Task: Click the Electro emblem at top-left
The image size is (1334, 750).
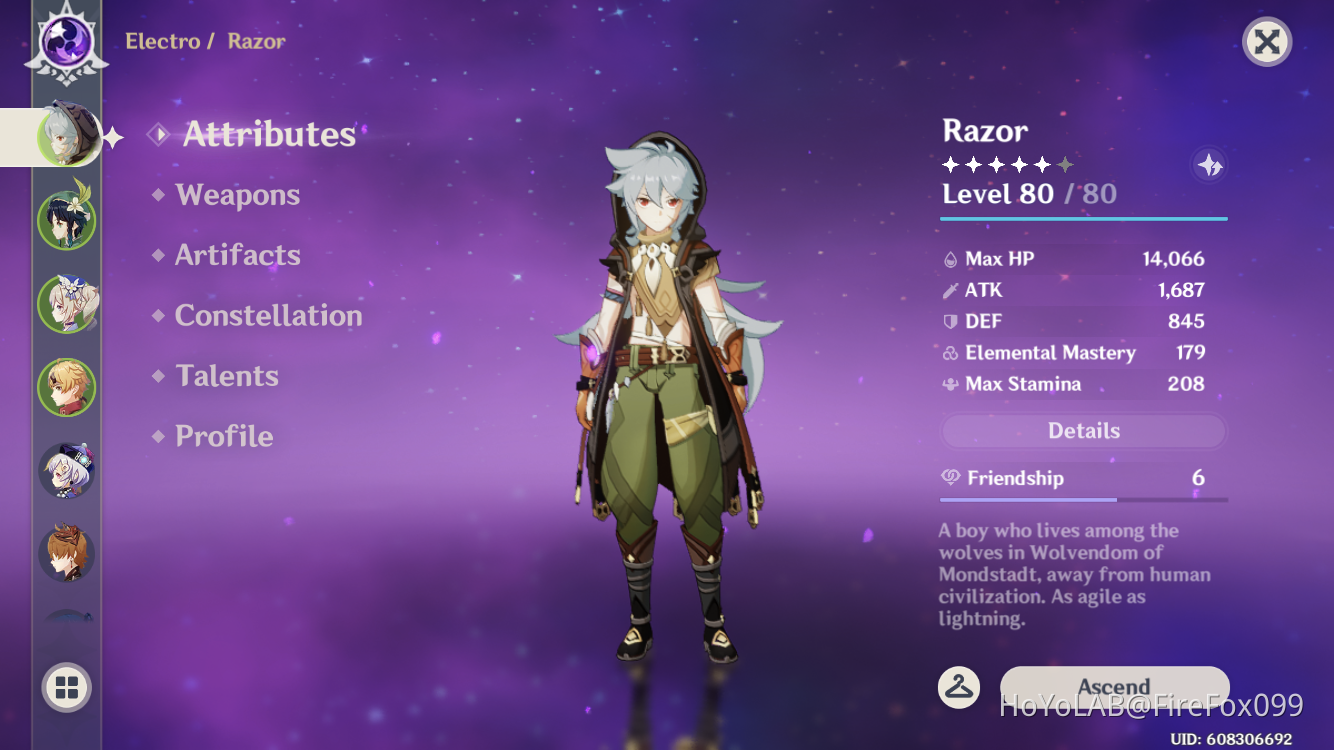Action: (66, 42)
